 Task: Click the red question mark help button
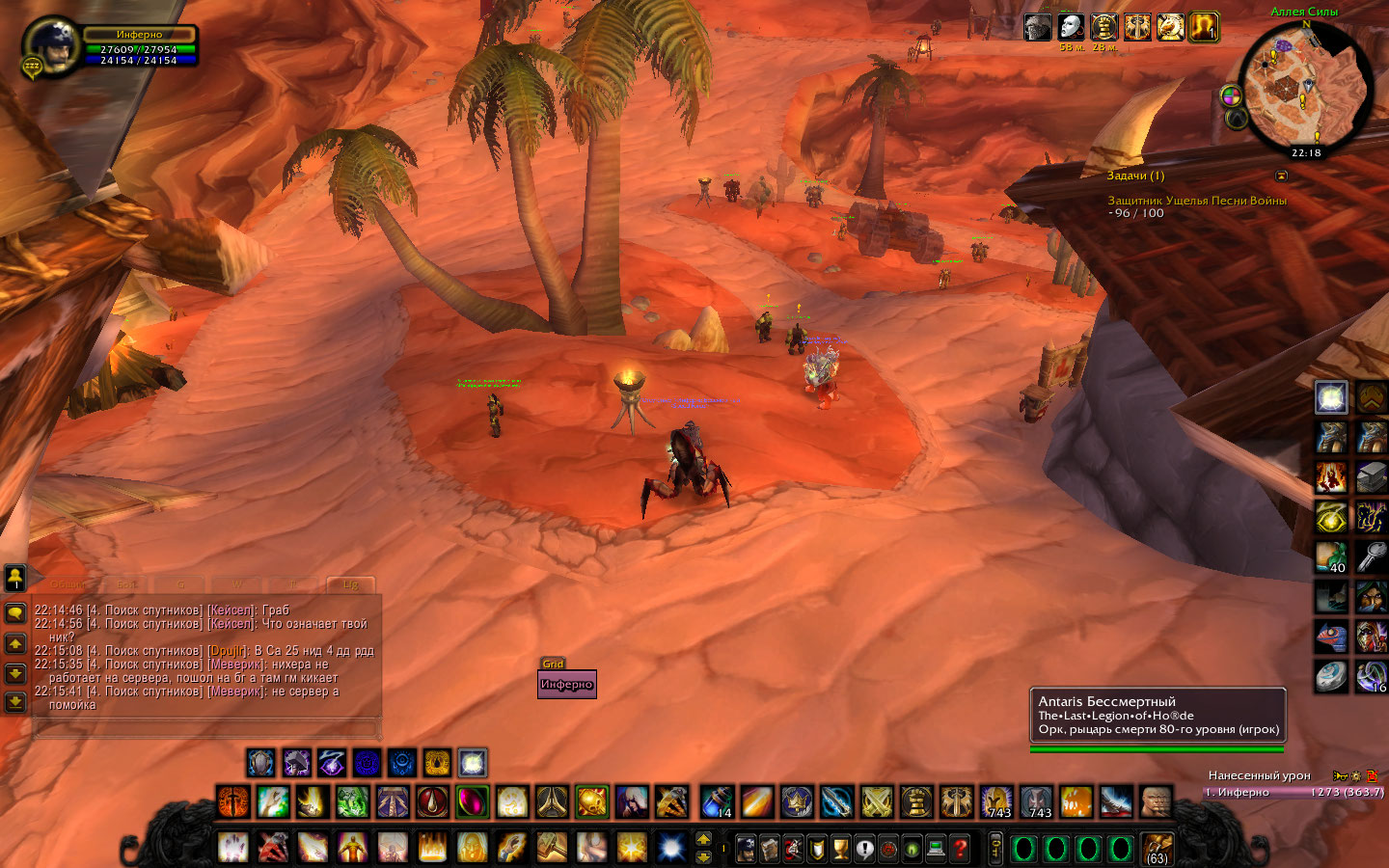[x=960, y=849]
